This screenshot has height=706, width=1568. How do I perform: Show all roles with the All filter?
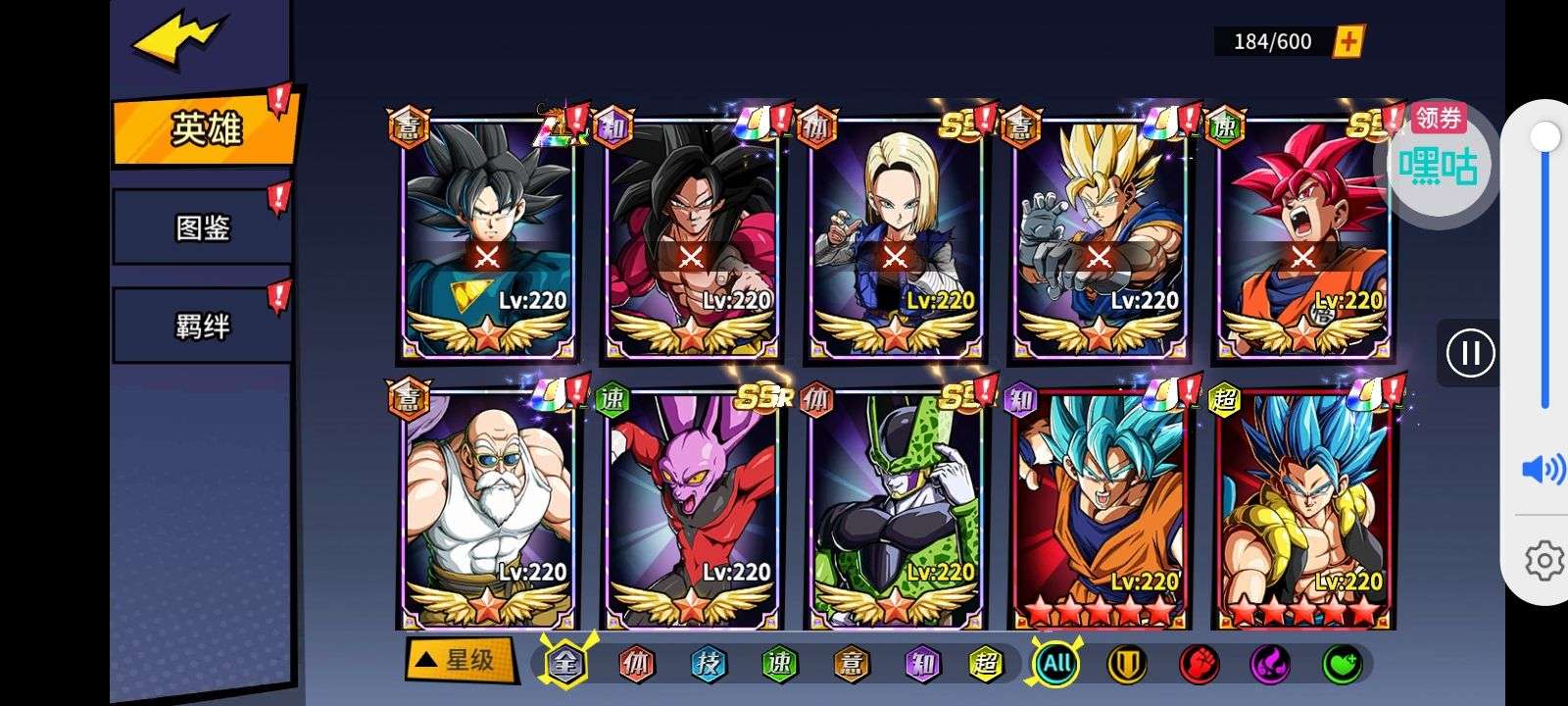point(1056,665)
